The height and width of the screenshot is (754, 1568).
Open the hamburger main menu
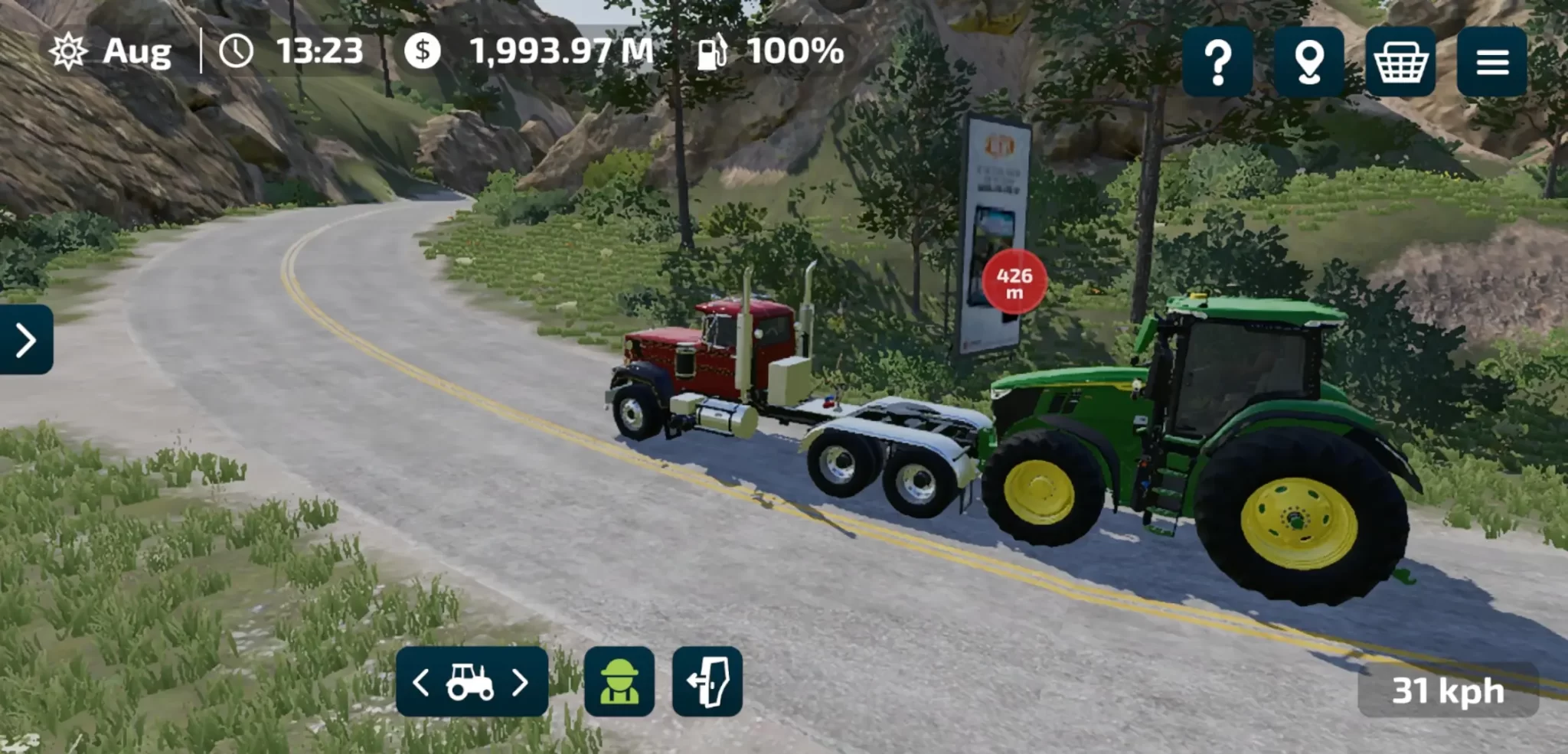1491,62
